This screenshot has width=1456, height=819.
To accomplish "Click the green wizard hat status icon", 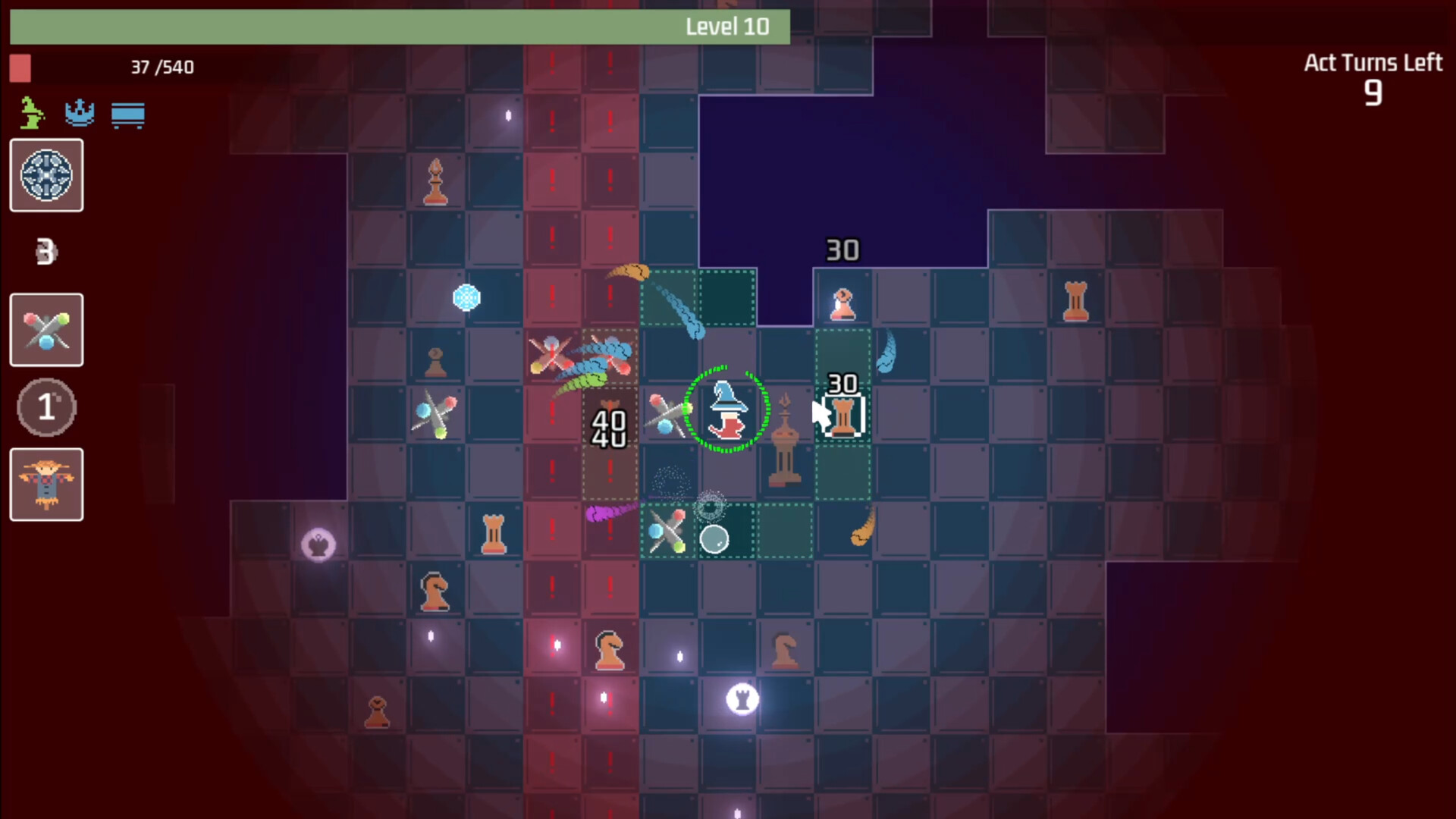I will click(x=31, y=114).
